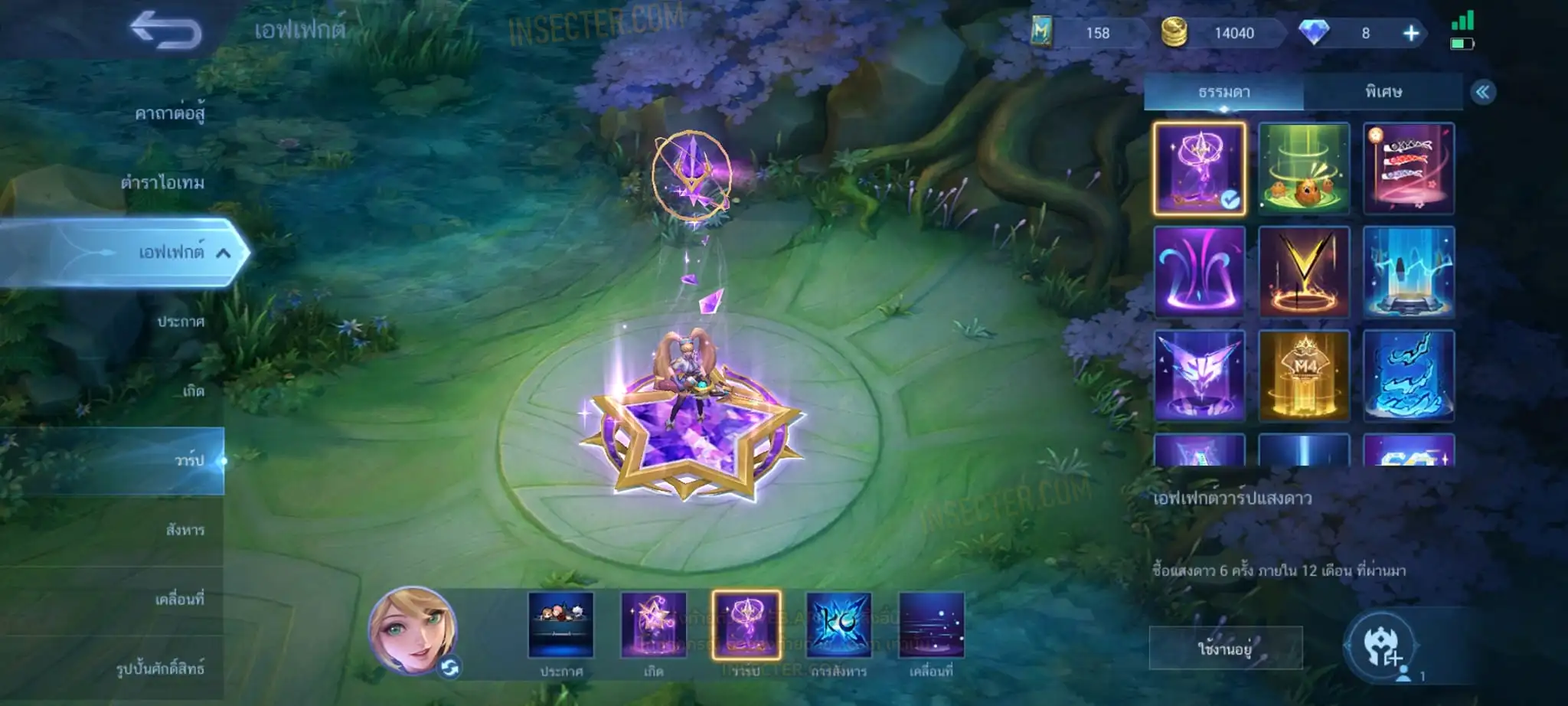Select the สังหาร effect category in sidebar
1568x706 pixels.
tap(185, 529)
